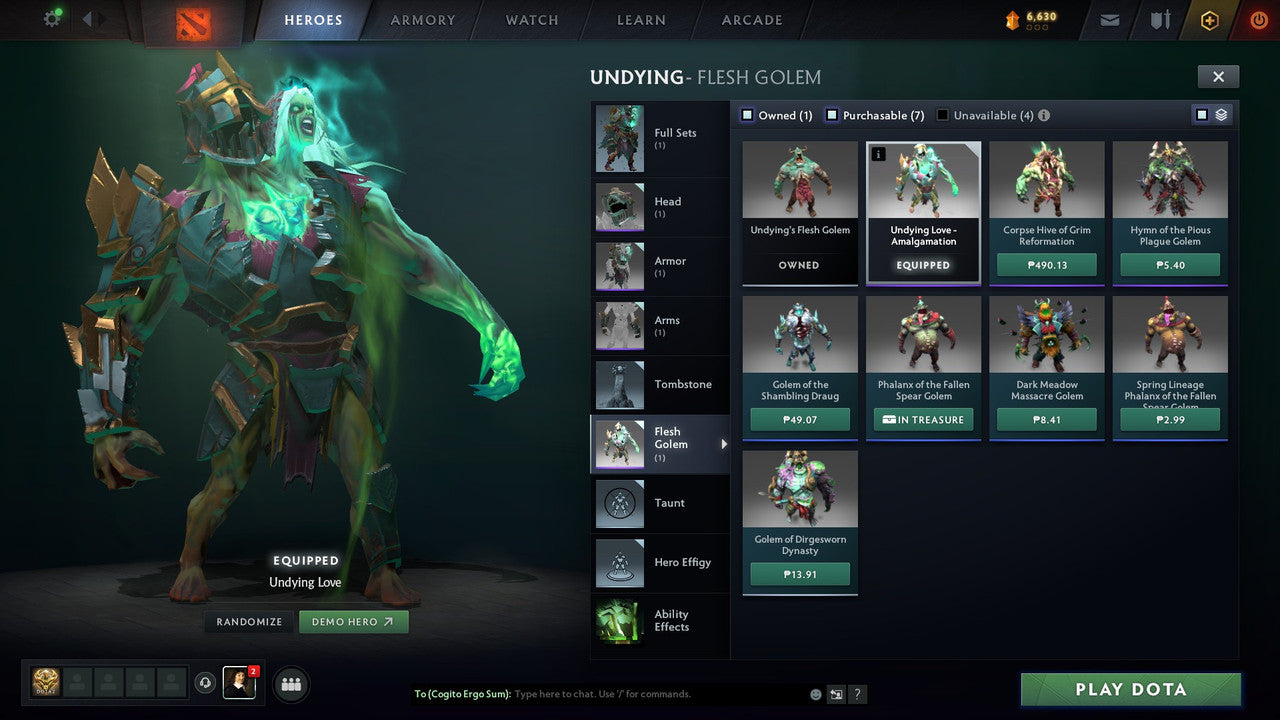Open the Hero Effigy section

tap(620, 563)
